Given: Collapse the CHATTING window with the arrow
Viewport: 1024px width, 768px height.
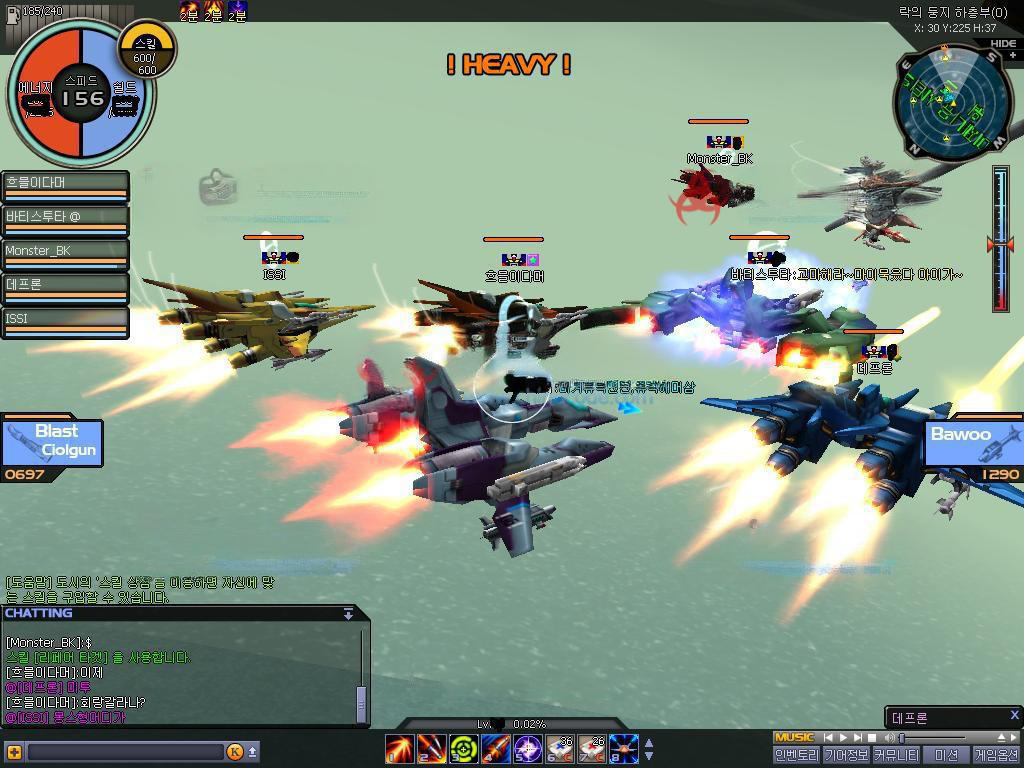Looking at the screenshot, I should point(348,613).
